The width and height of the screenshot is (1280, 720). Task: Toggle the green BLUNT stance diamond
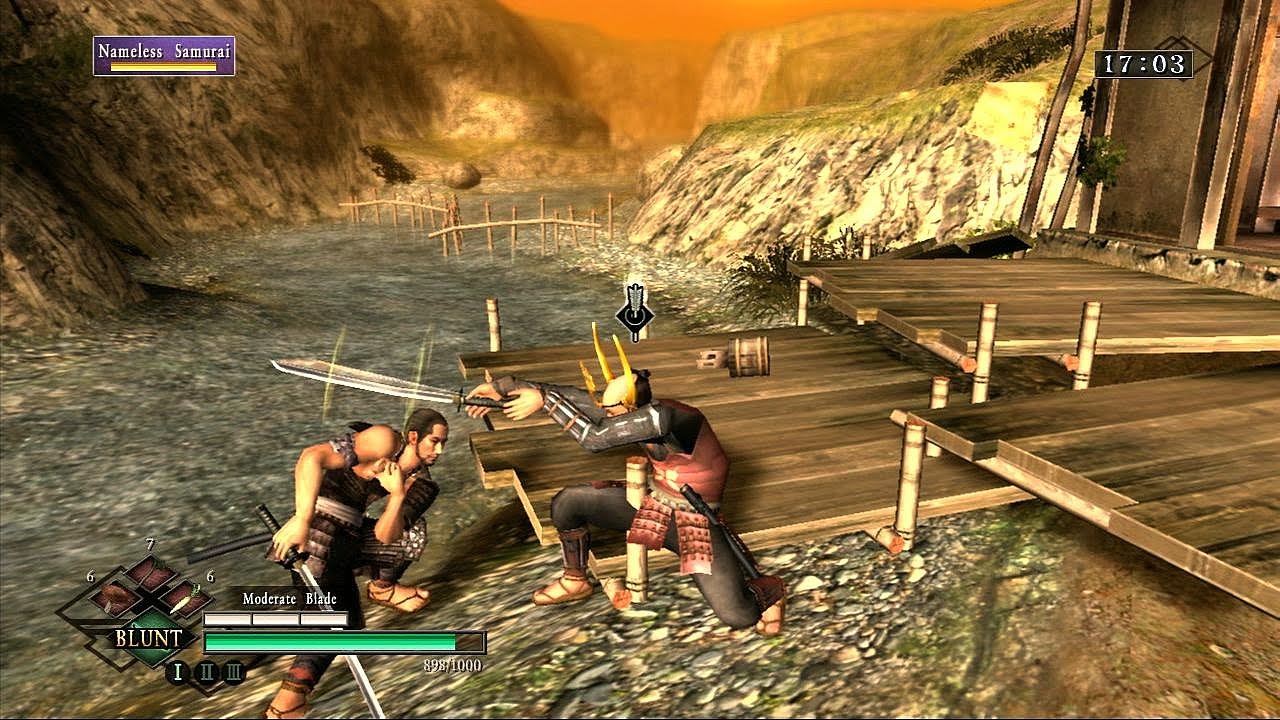[x=149, y=638]
